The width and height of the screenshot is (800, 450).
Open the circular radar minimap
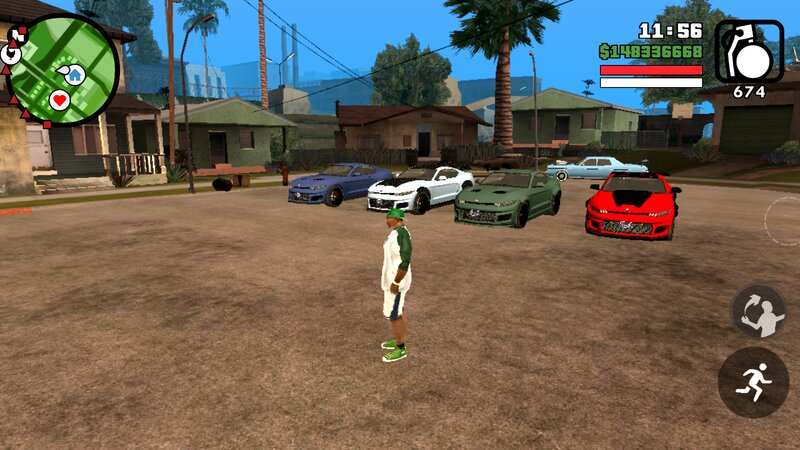point(63,68)
